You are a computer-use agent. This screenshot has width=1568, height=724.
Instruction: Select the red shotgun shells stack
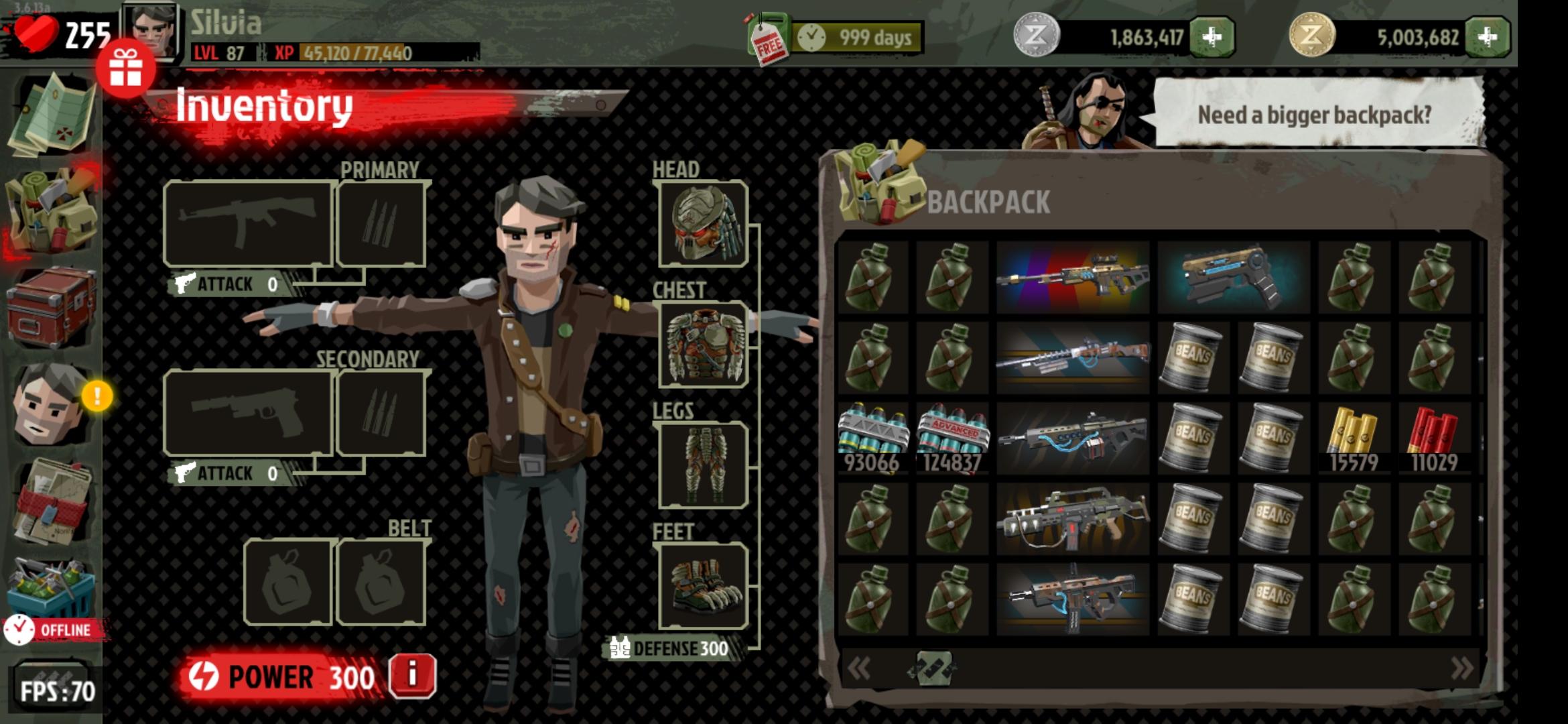(1433, 438)
